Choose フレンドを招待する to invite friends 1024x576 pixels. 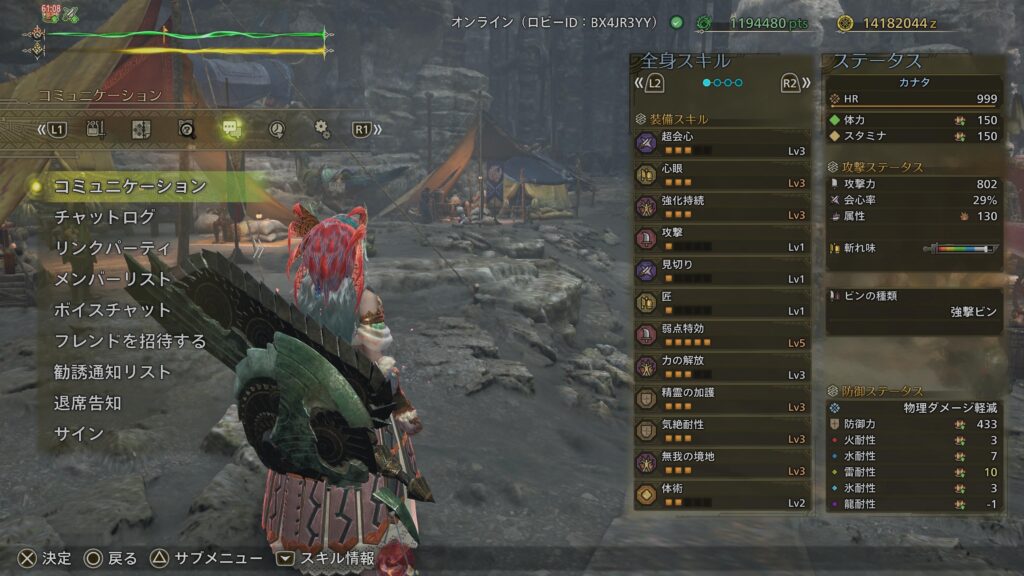130,341
